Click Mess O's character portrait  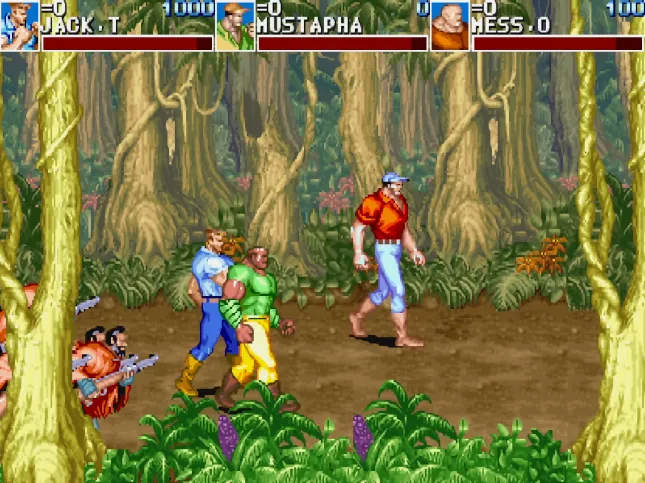tap(450, 26)
